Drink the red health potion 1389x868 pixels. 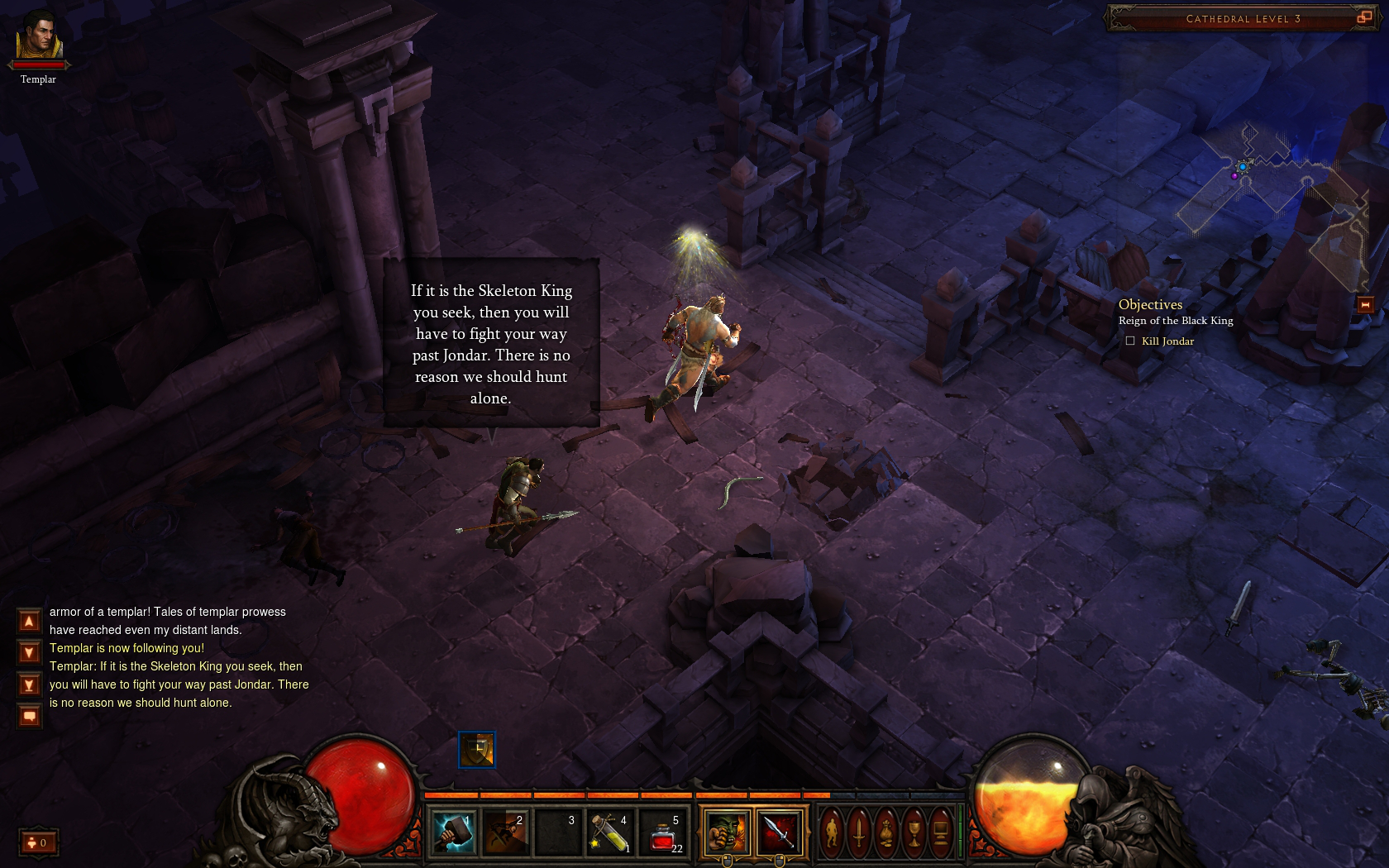pos(662,831)
